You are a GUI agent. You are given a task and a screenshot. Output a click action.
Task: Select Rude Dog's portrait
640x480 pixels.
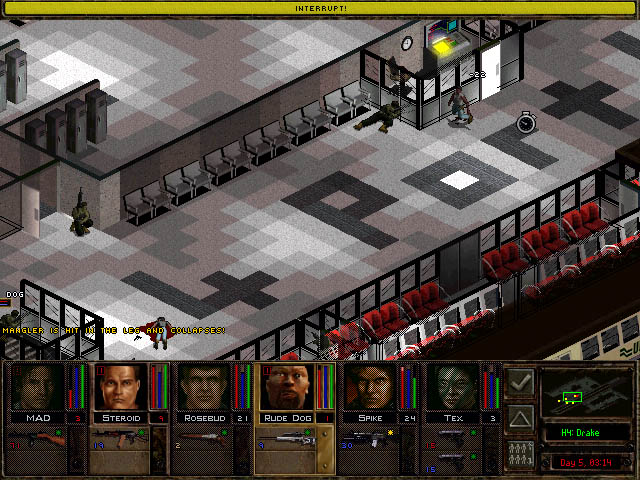[x=286, y=388]
